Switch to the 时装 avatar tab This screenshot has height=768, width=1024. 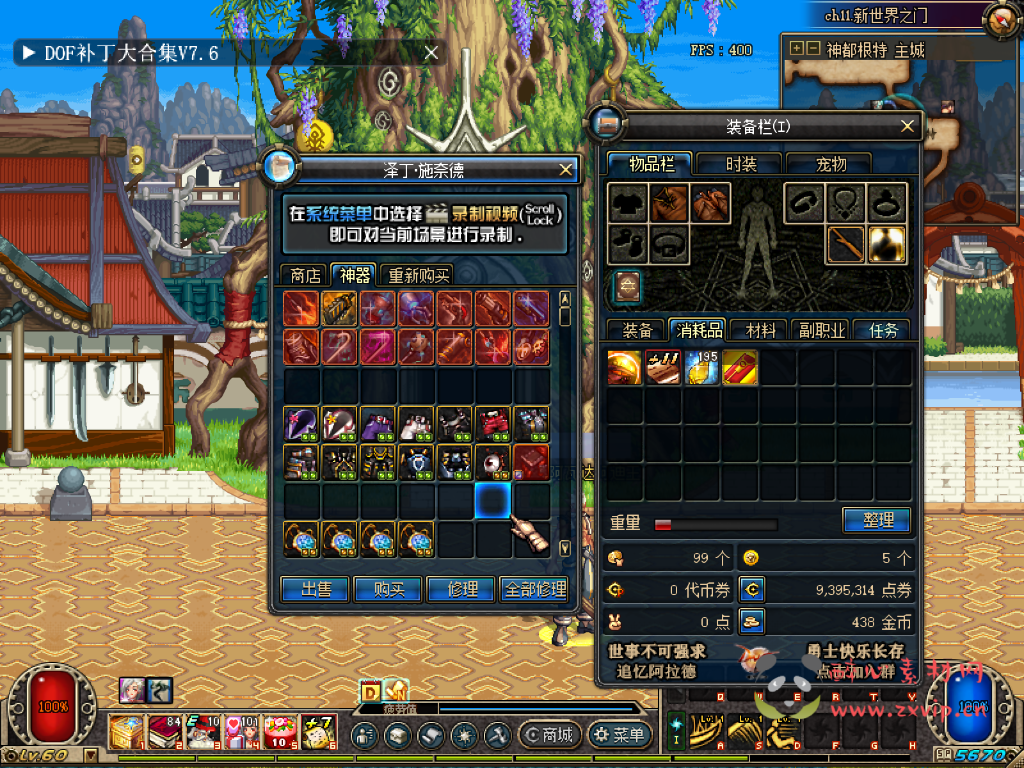741,164
